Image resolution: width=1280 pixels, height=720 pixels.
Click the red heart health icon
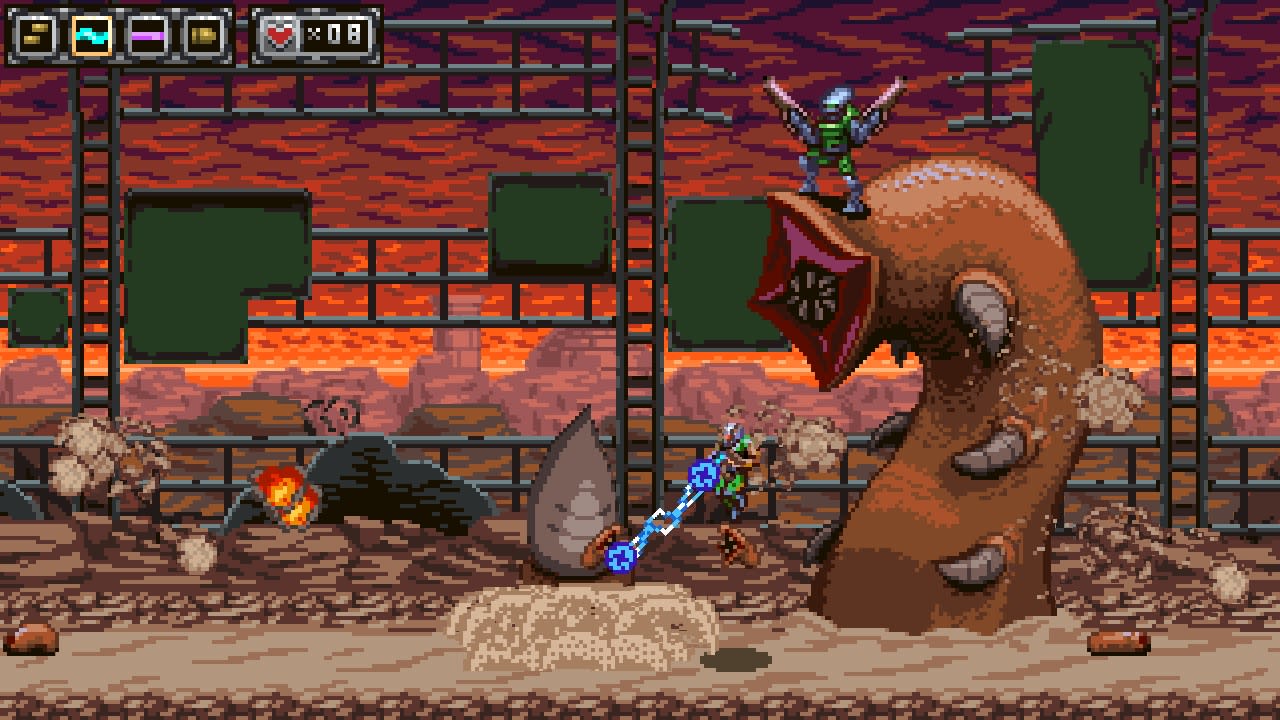pos(280,34)
